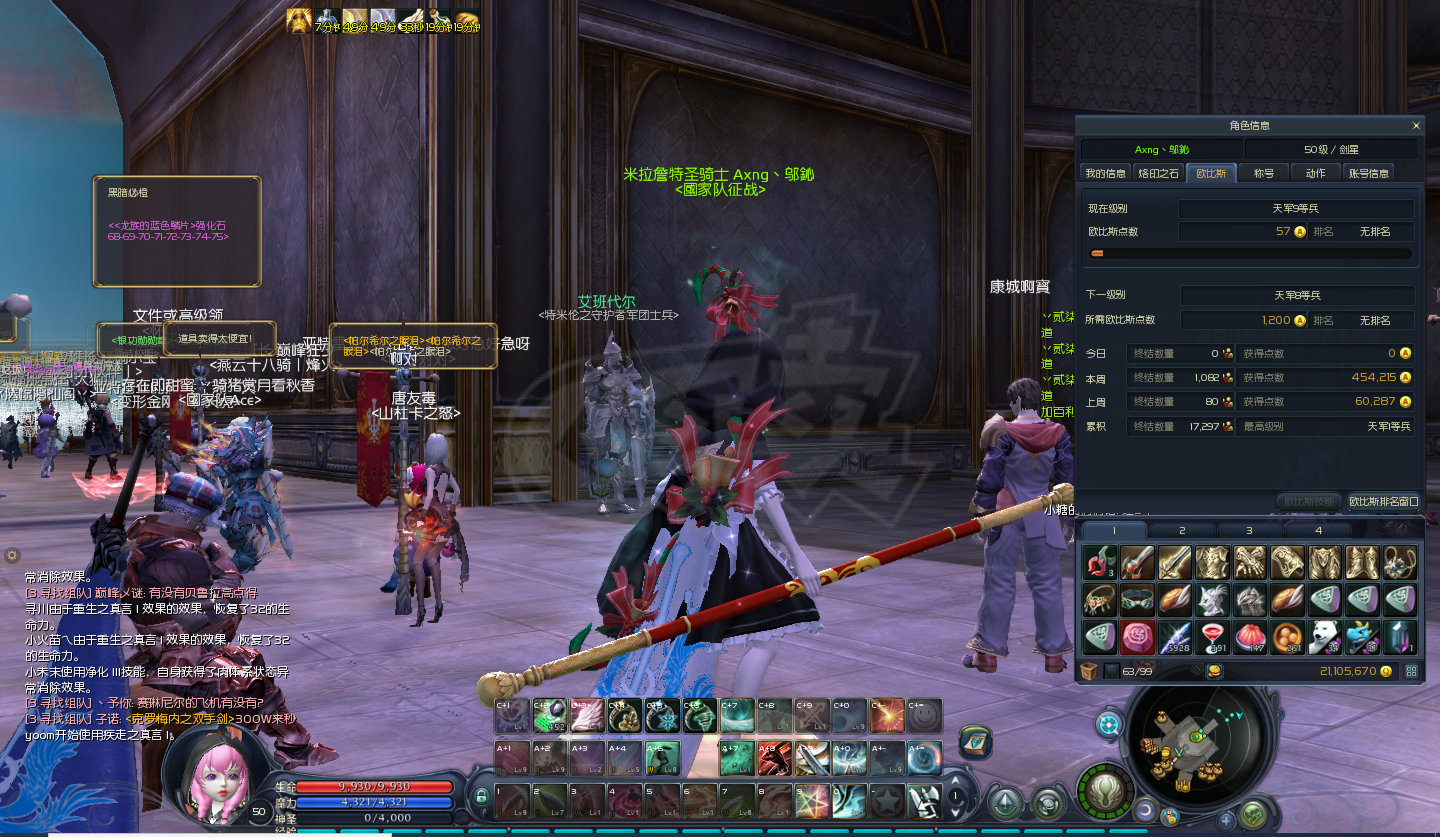This screenshot has width=1440, height=837.
Task: Use the white wing skill icon
Action: (x=587, y=715)
